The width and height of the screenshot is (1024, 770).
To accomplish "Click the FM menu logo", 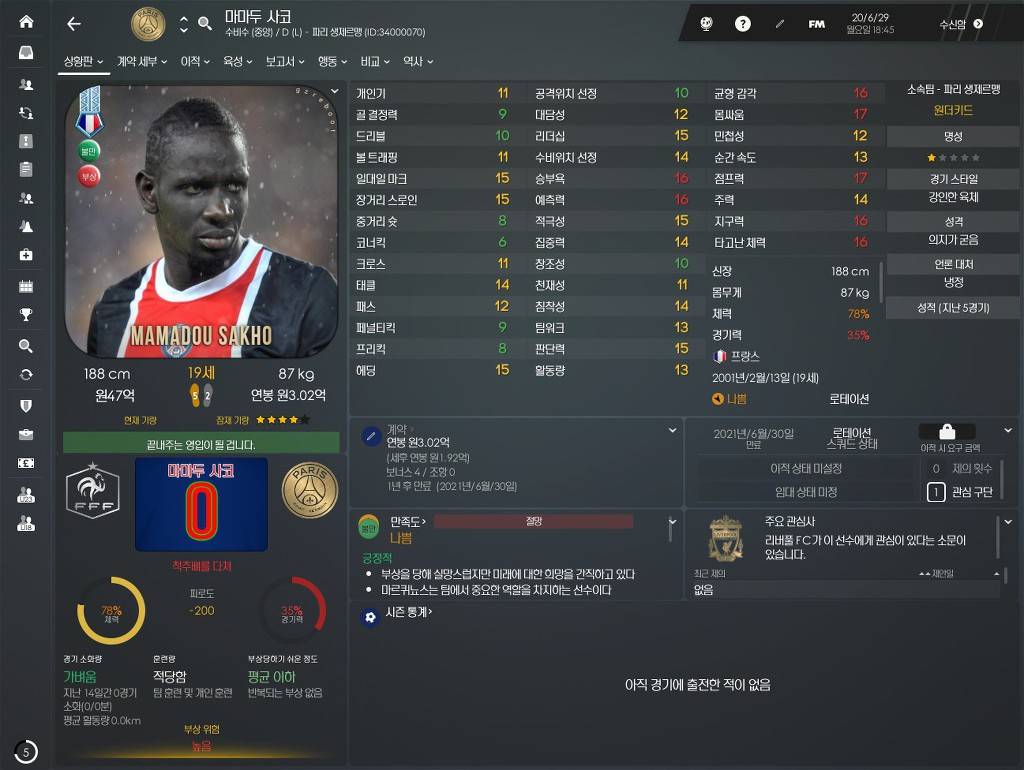I will coord(817,24).
